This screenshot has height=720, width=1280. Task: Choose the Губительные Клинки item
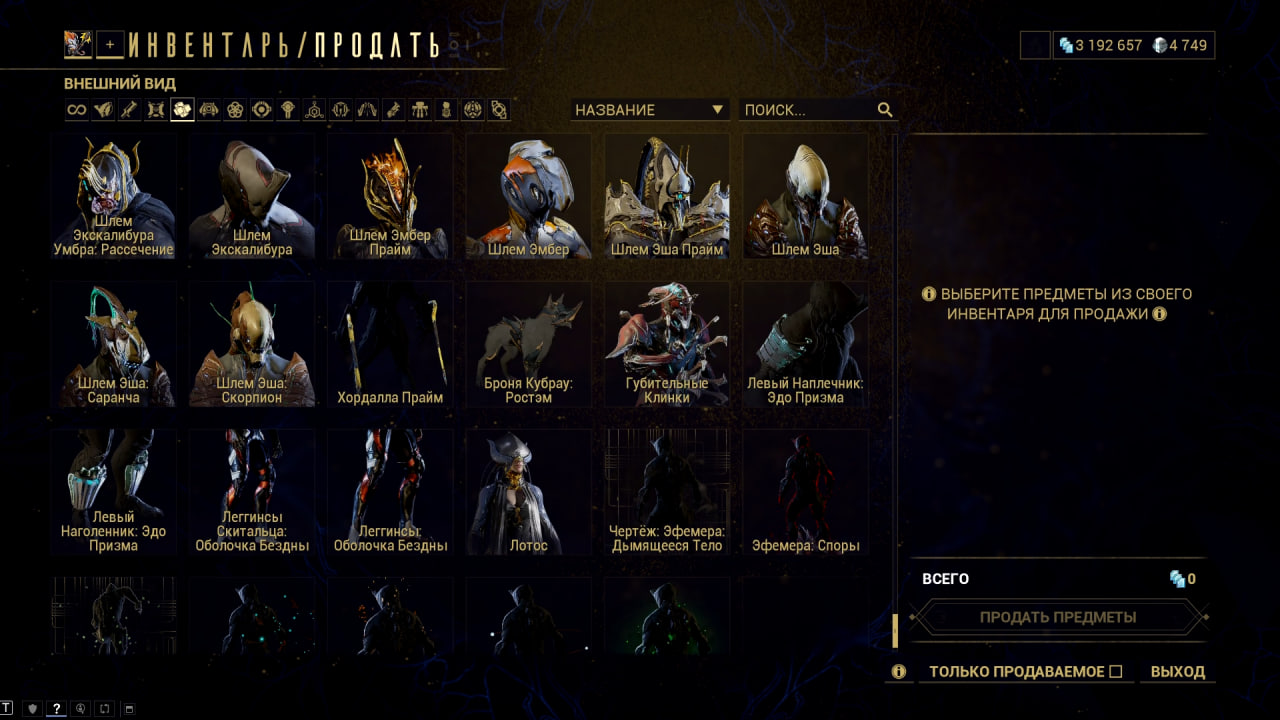point(666,344)
